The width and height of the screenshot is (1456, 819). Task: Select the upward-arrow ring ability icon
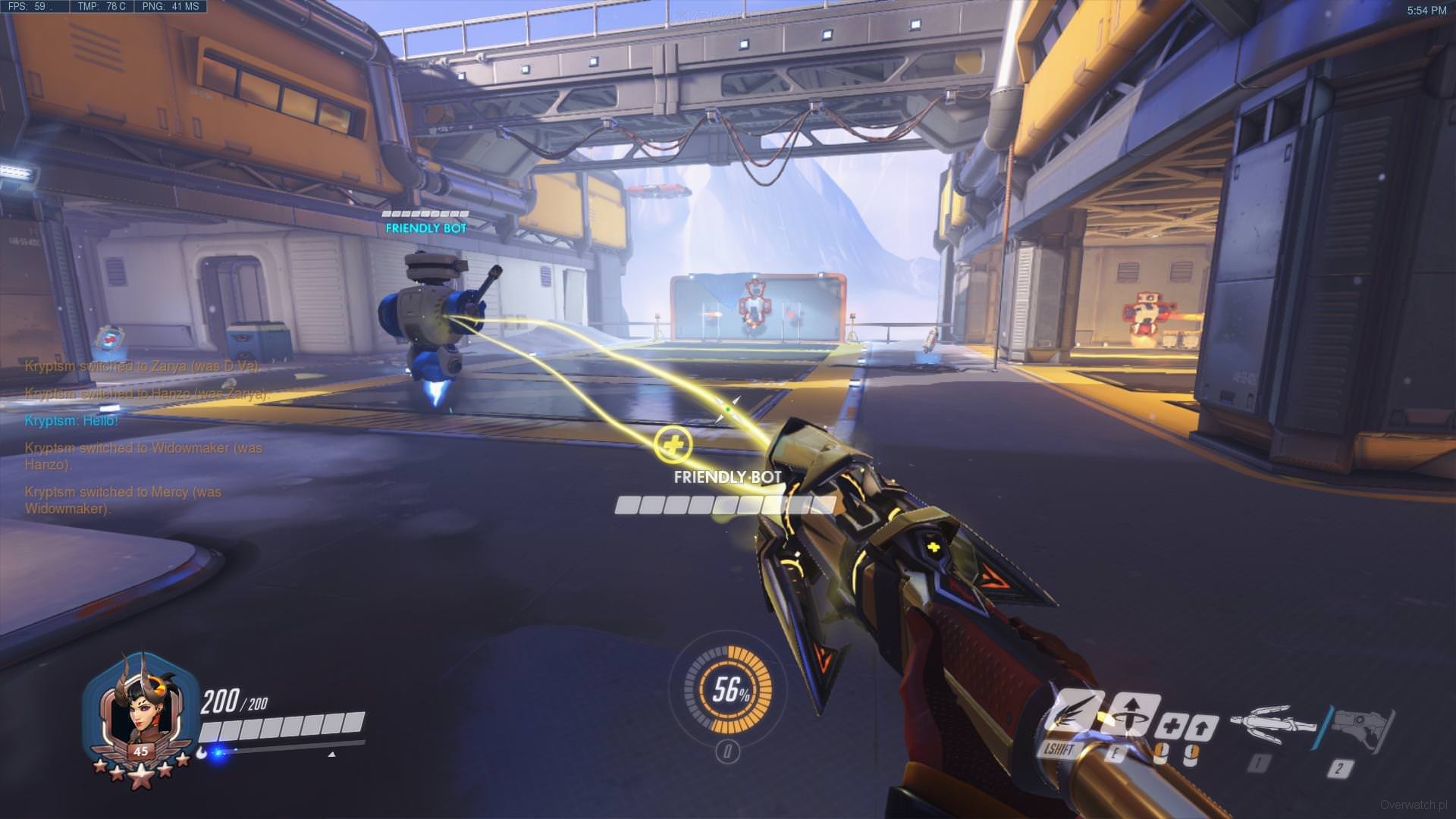(x=1131, y=714)
